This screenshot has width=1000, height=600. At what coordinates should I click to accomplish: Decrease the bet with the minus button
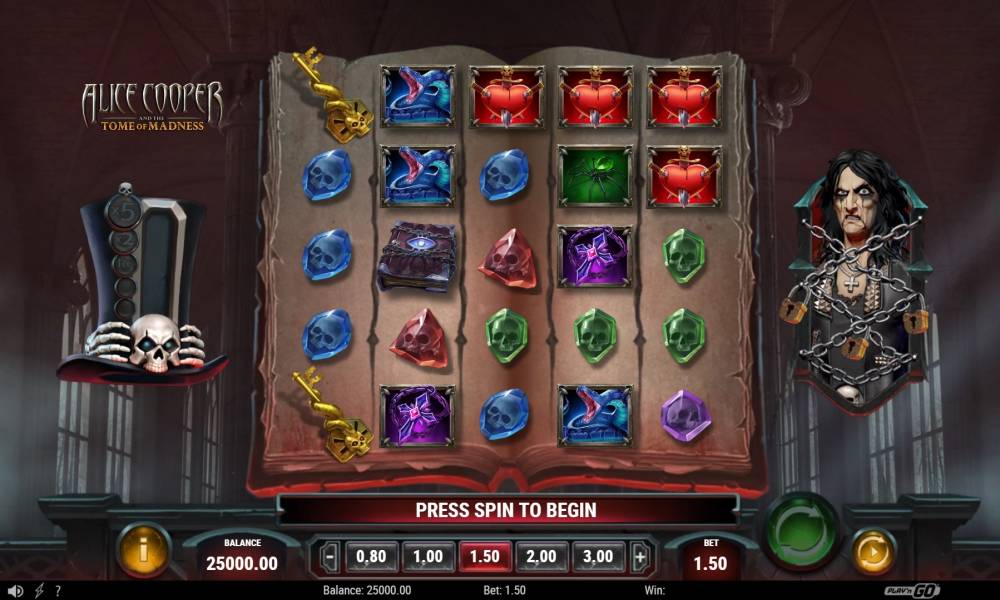tap(330, 556)
